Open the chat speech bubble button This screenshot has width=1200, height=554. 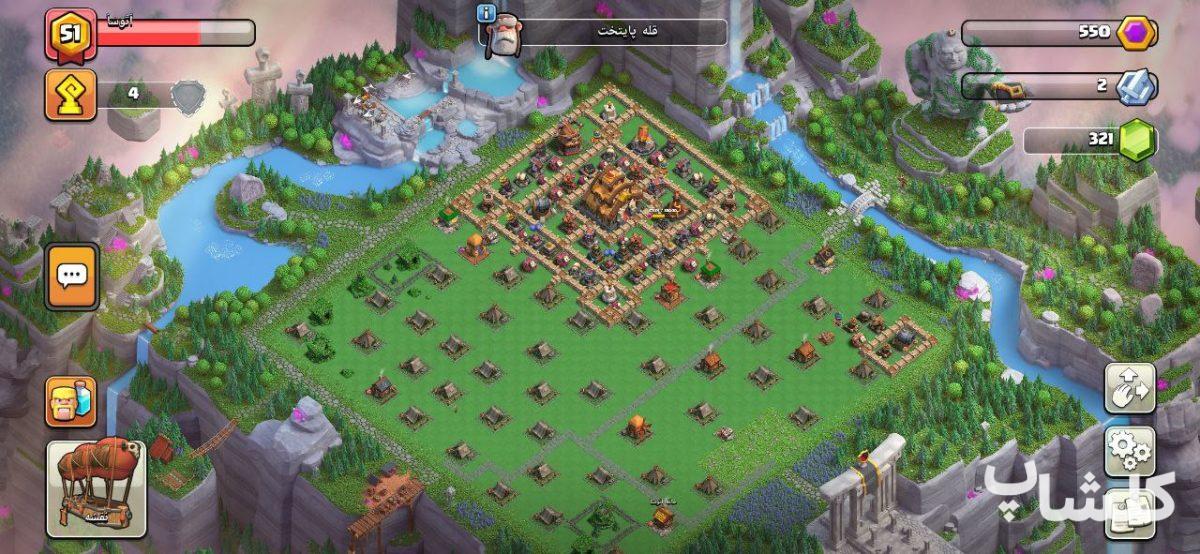point(72,276)
